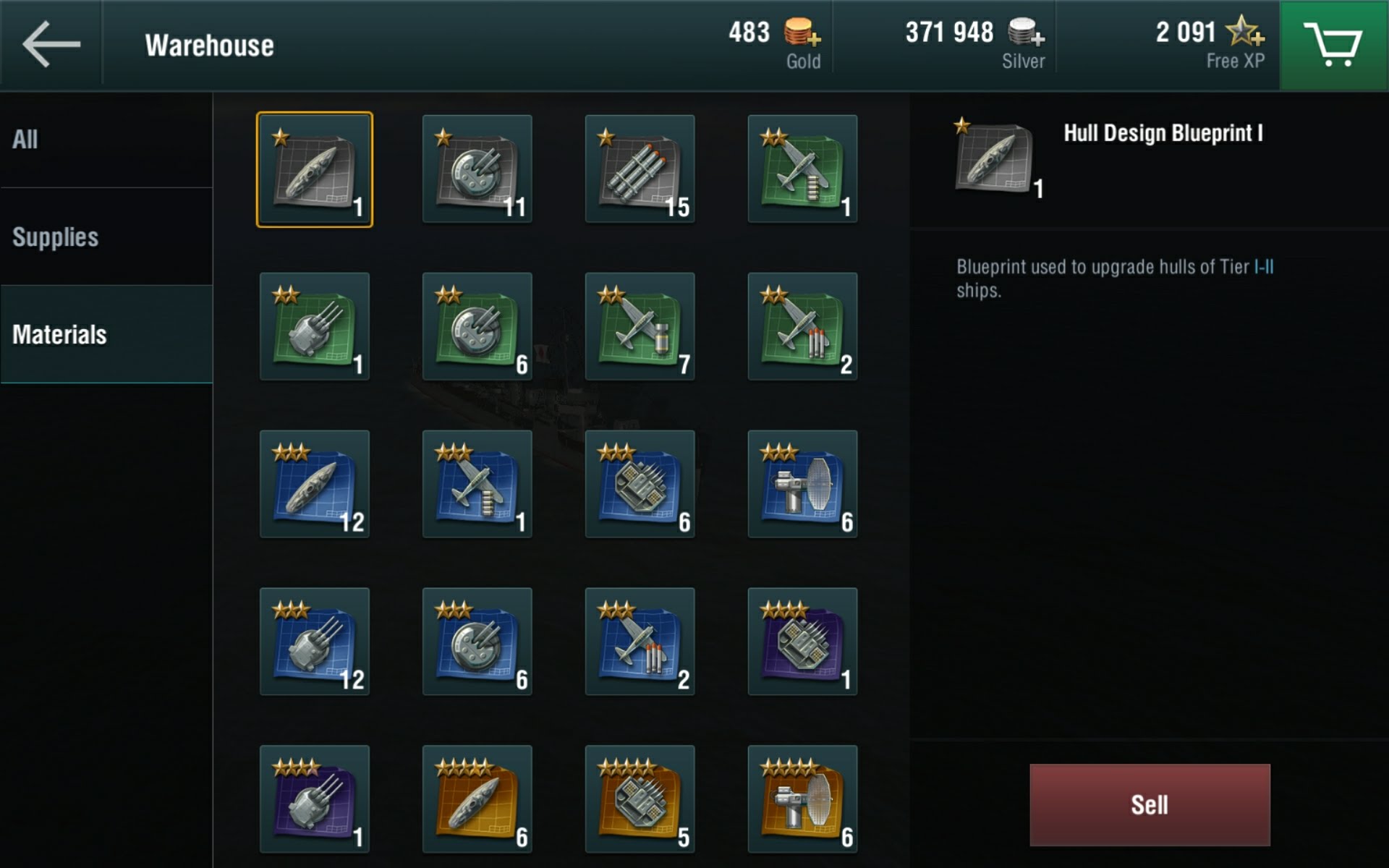Select the purple main gun turret blueprint

315,799
